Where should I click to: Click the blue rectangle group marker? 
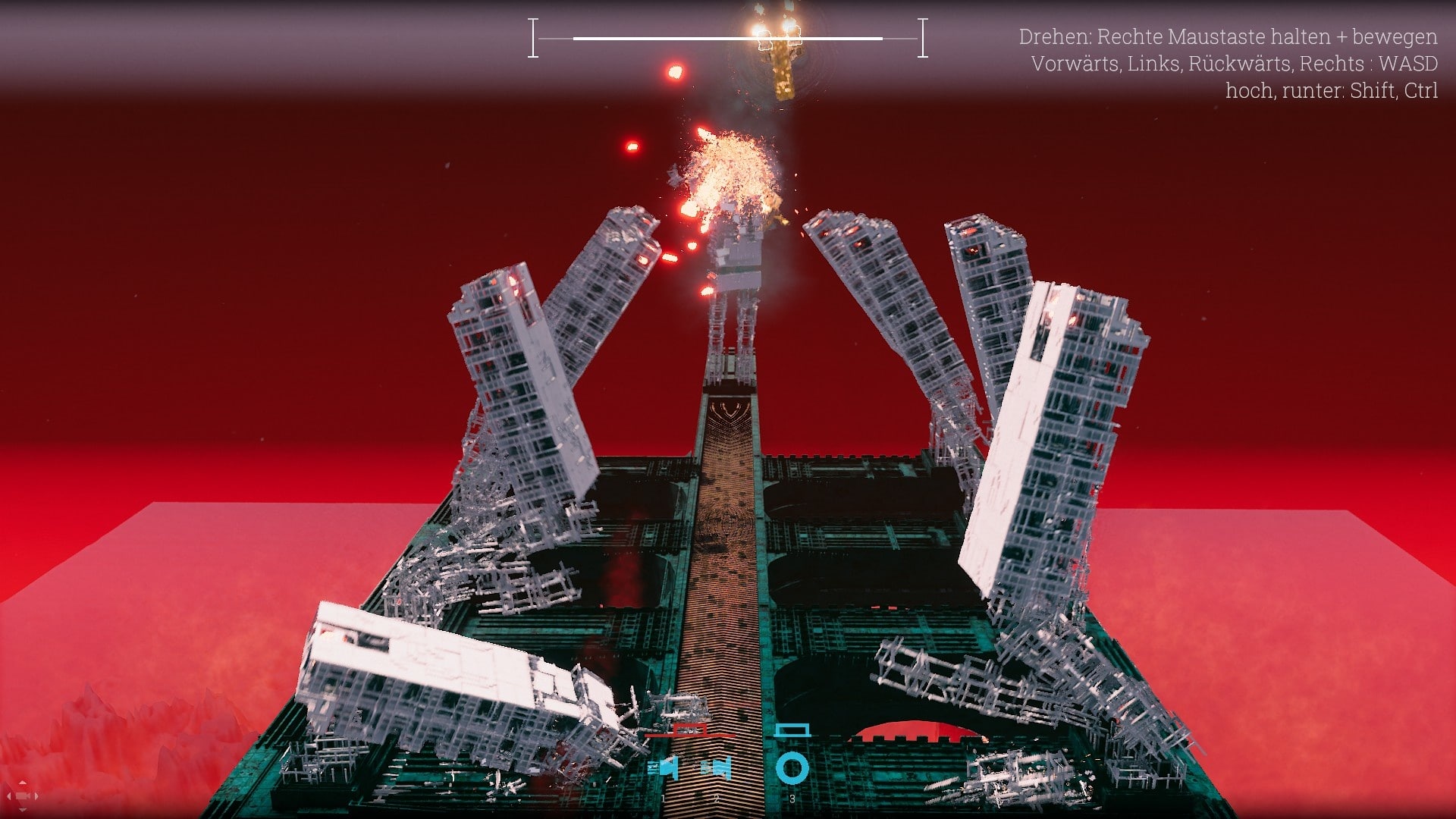pos(792,730)
